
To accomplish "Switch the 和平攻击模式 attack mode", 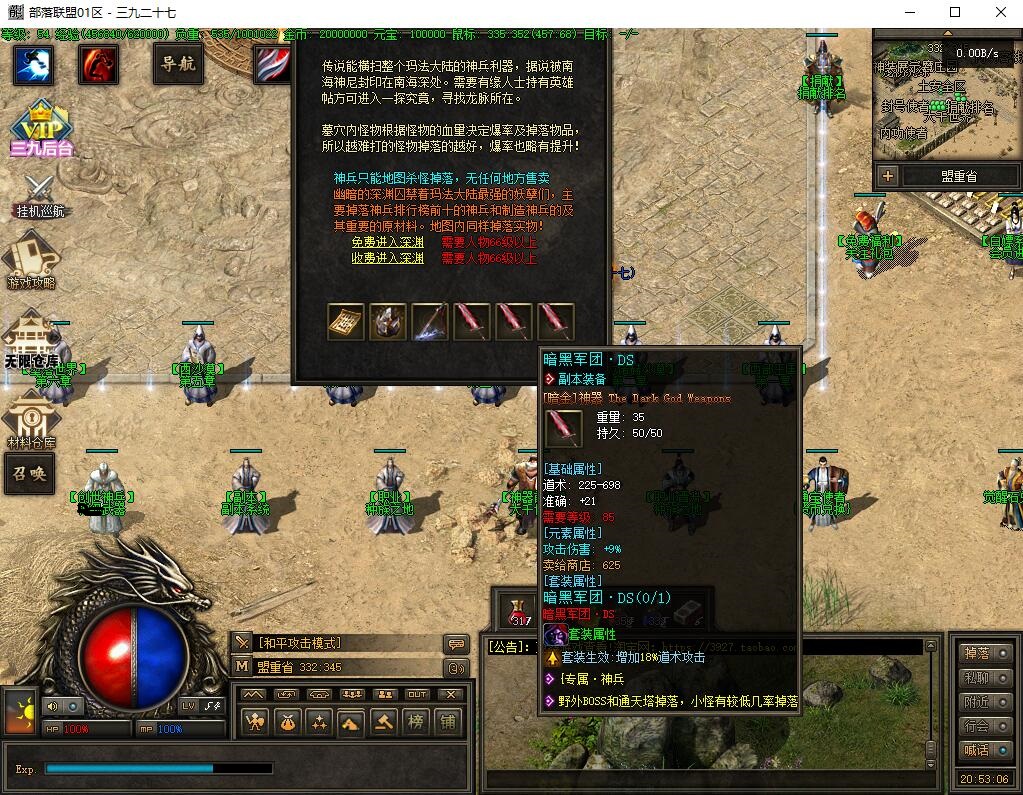I will (300, 643).
